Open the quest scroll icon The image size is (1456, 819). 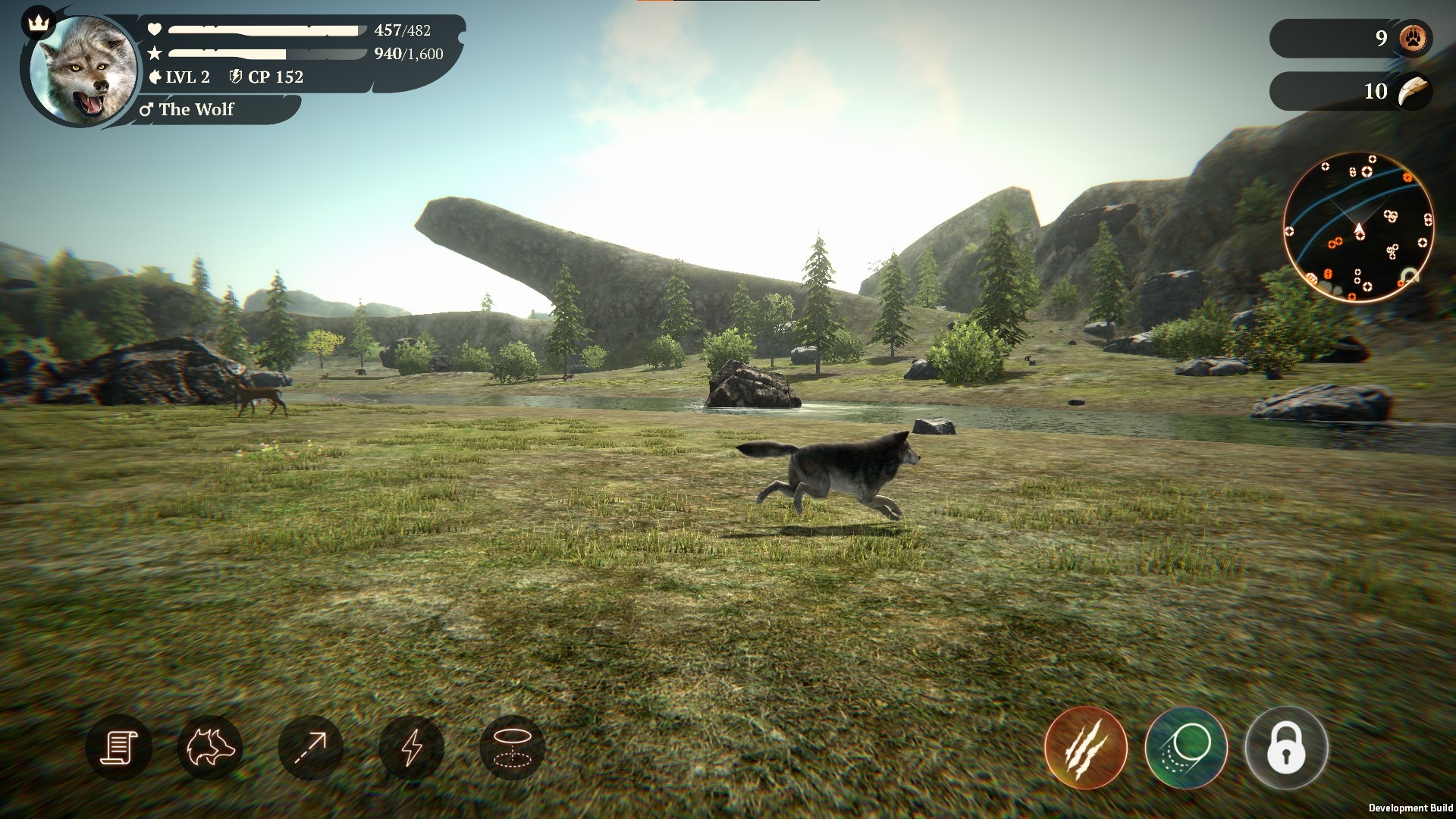(123, 747)
